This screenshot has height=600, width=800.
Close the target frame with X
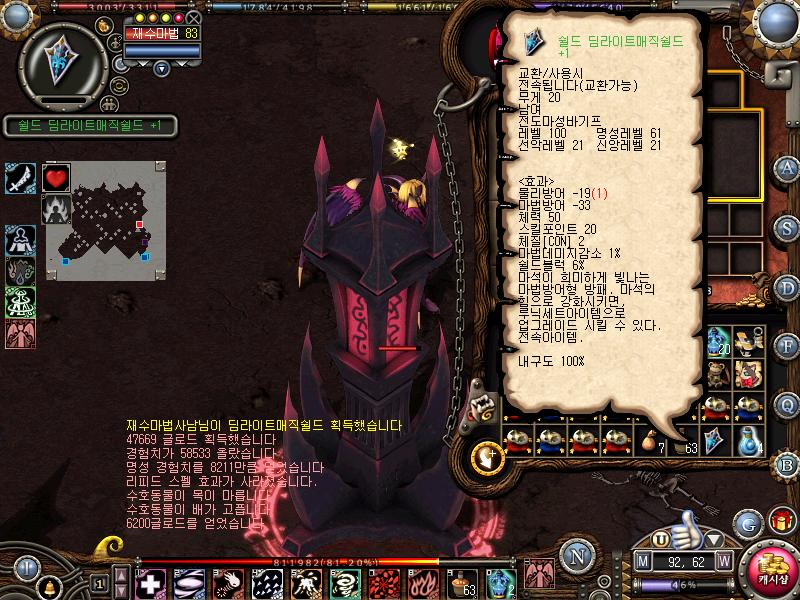pyautogui.click(x=194, y=18)
